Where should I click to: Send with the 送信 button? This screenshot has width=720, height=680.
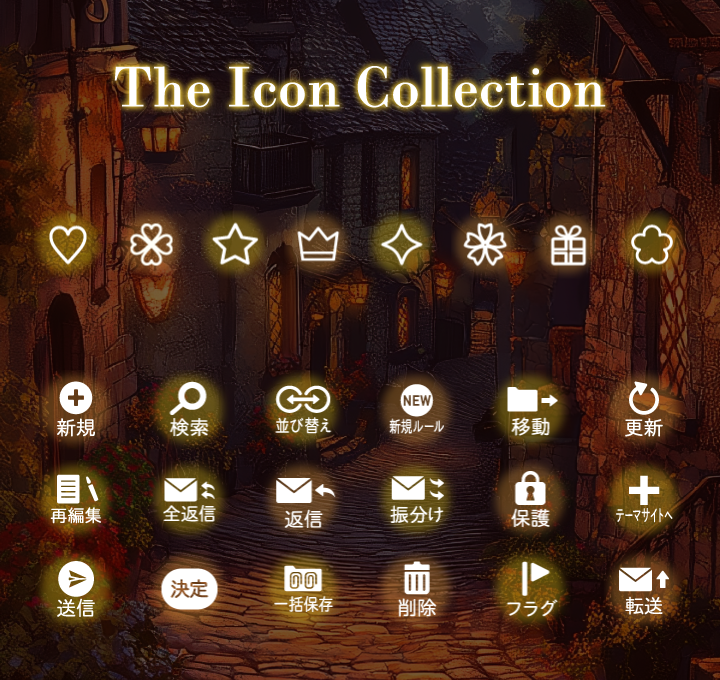(76, 589)
